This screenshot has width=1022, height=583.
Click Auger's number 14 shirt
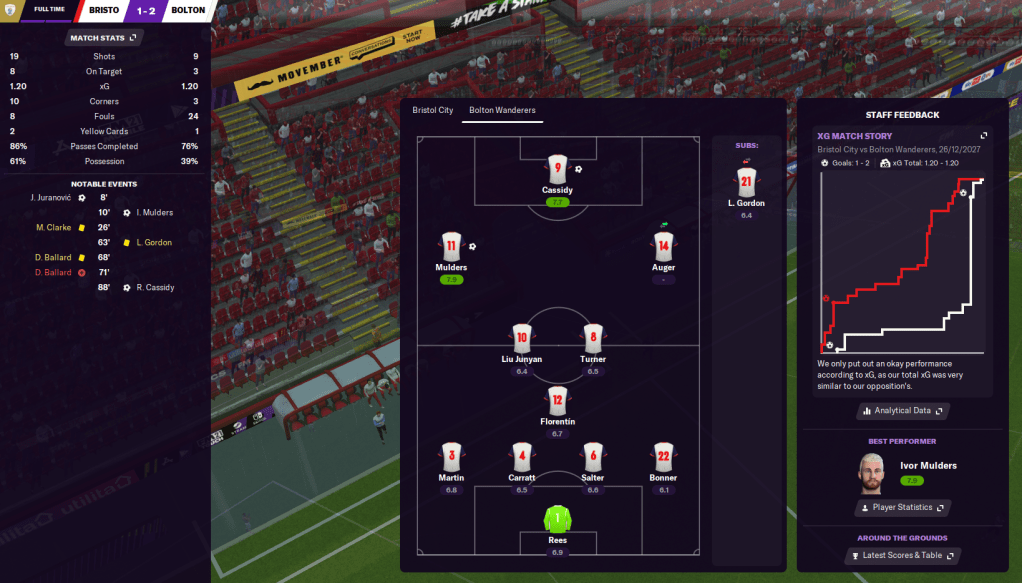pos(663,247)
